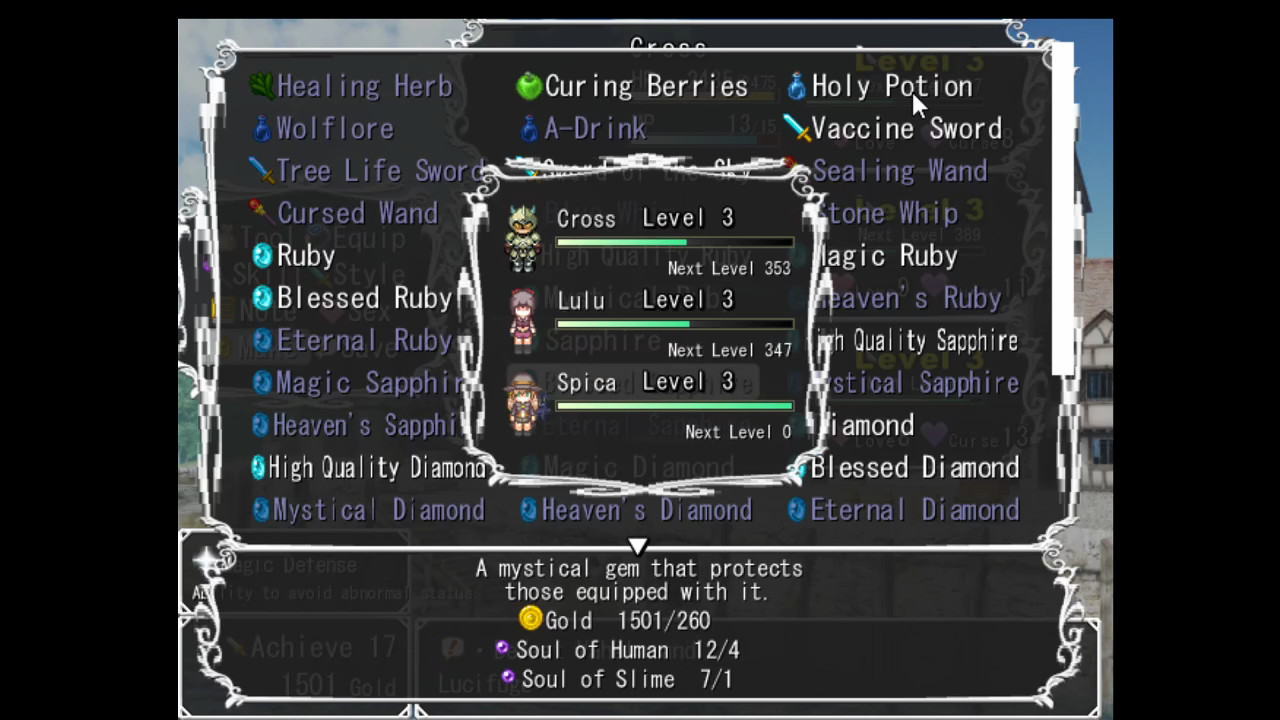Click the Curing Berries icon
This screenshot has width=1280, height=720.
[528, 86]
